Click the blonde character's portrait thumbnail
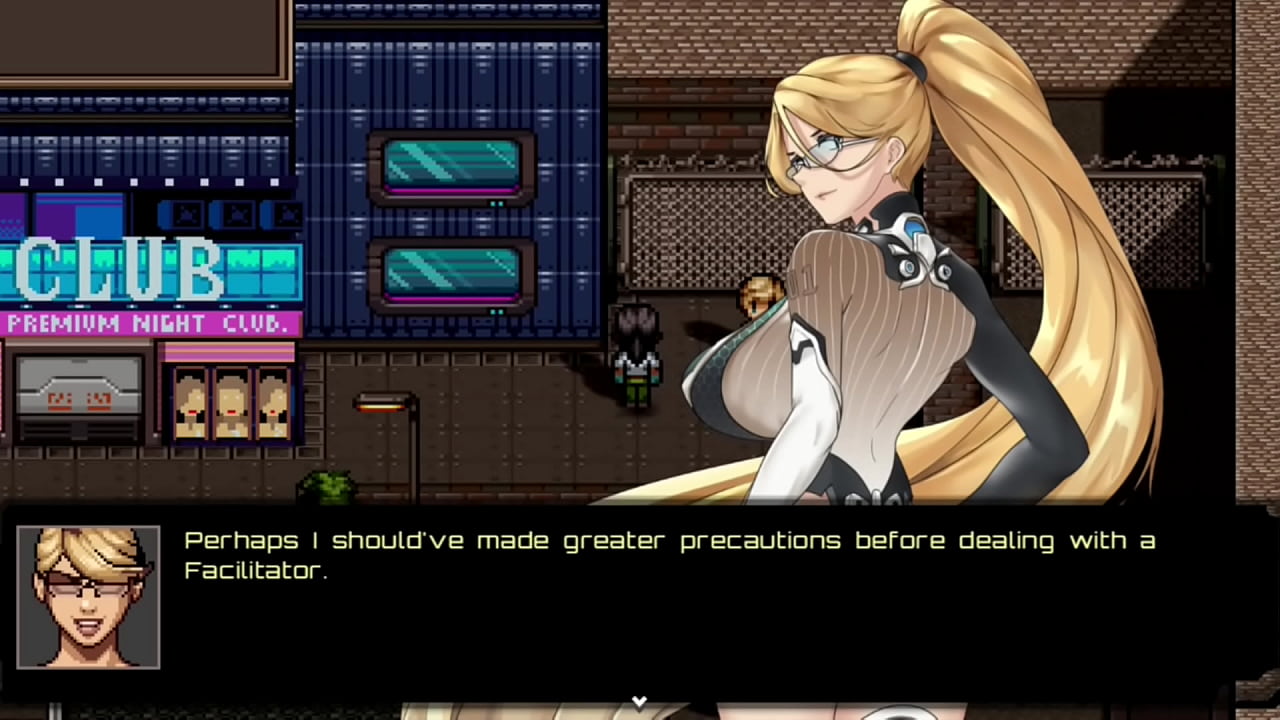The width and height of the screenshot is (1280, 720). (88, 597)
